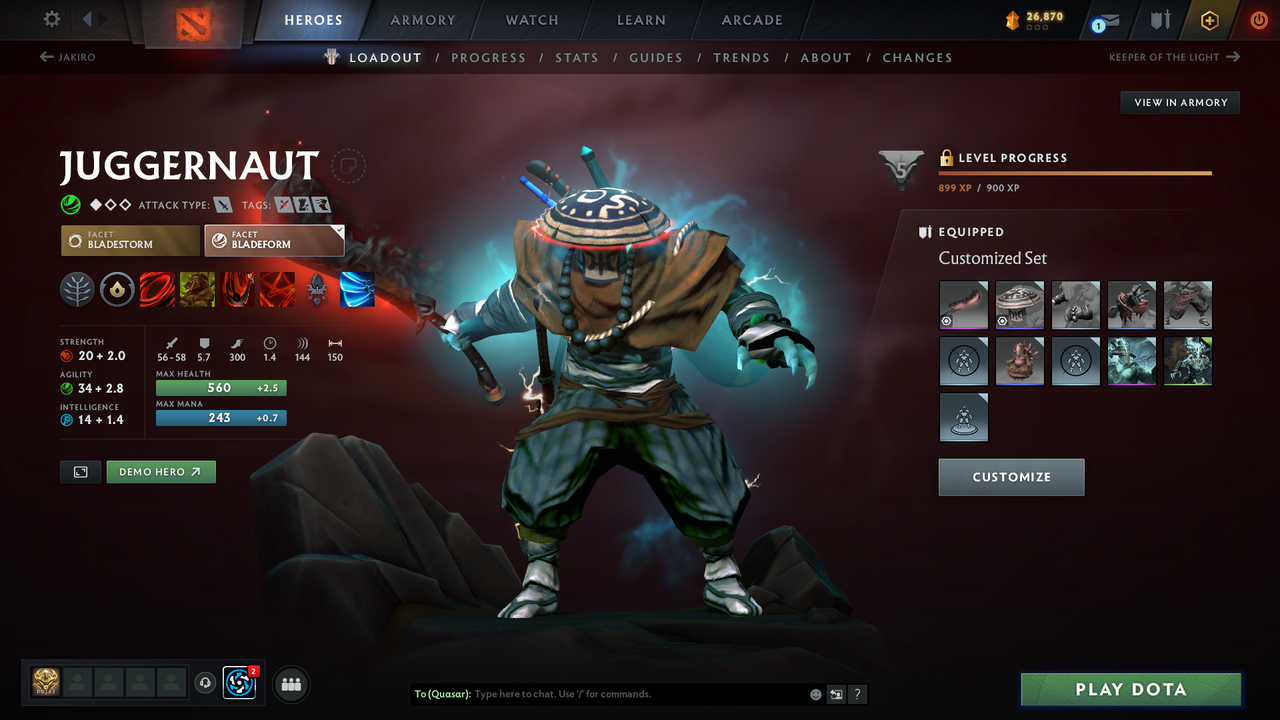Click the DEMO HERO button
Viewport: 1280px width, 720px height.
click(x=160, y=471)
